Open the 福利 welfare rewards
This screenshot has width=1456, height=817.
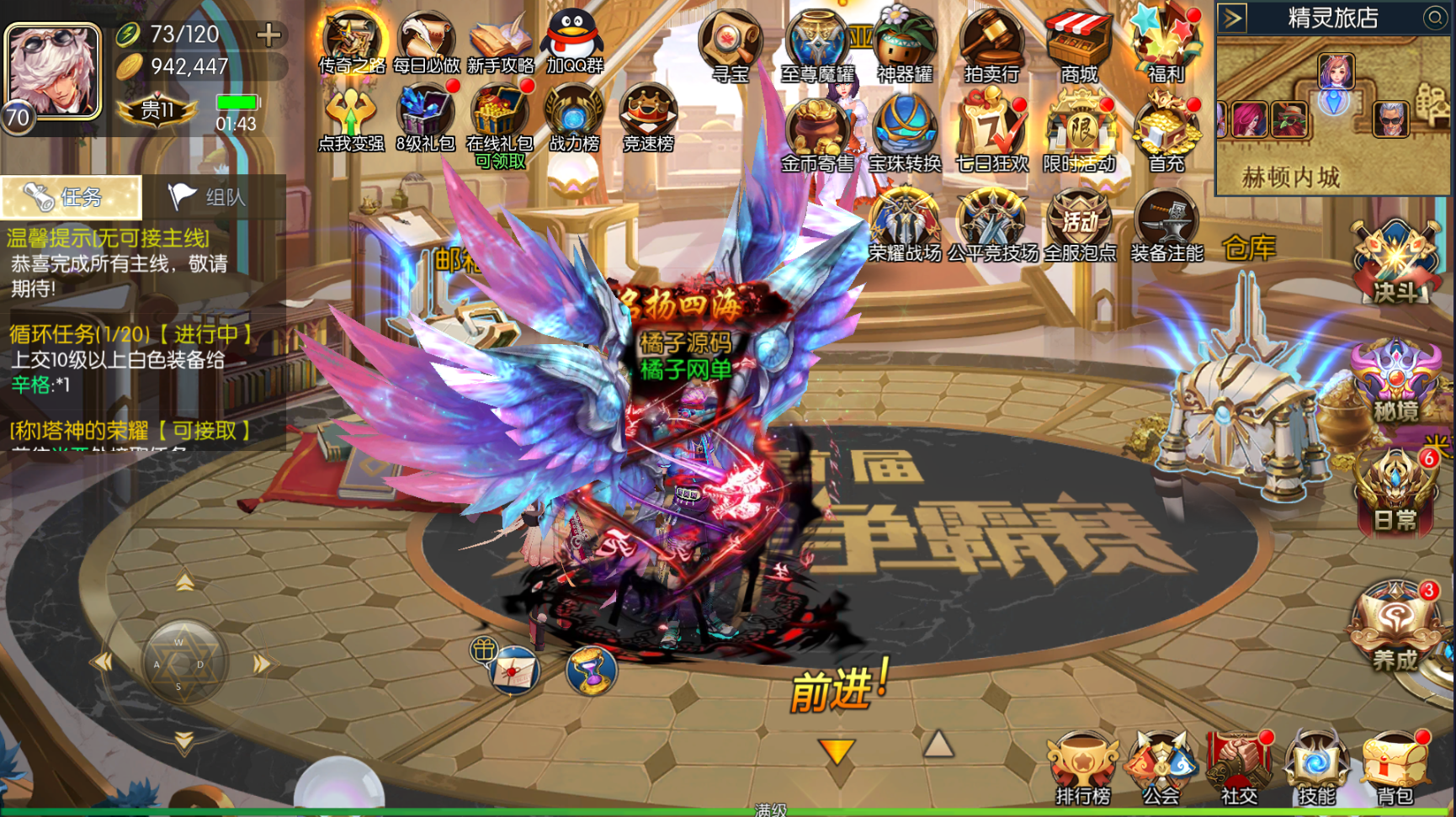[x=1166, y=45]
